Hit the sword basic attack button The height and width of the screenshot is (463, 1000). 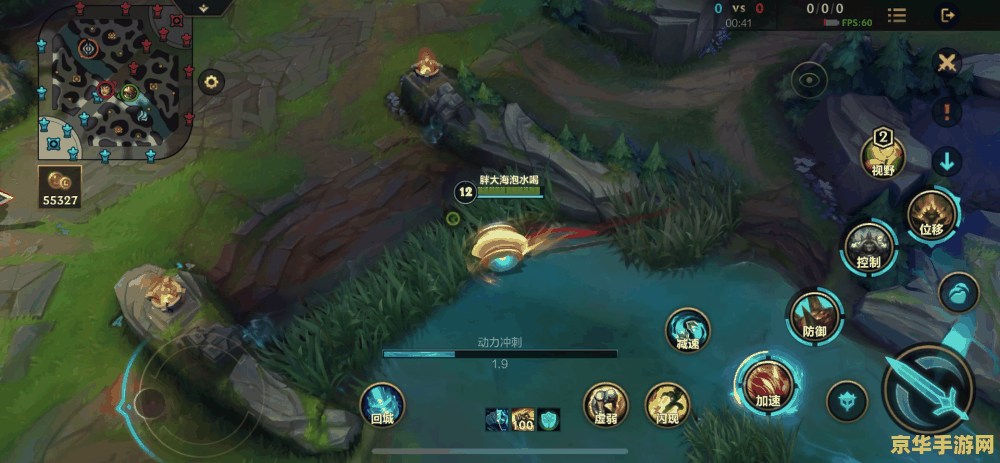[x=929, y=386]
